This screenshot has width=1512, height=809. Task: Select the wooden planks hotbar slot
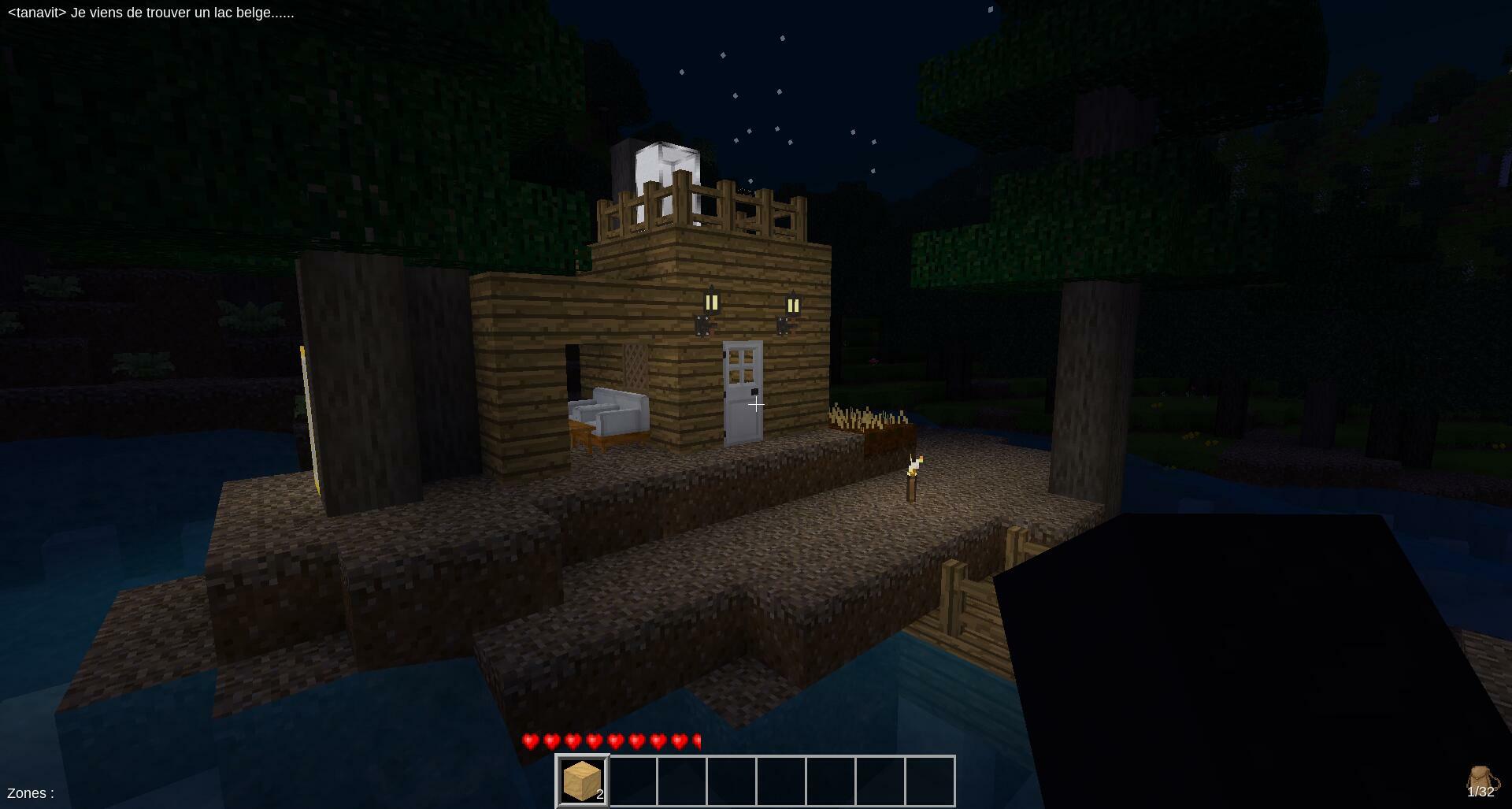[583, 781]
